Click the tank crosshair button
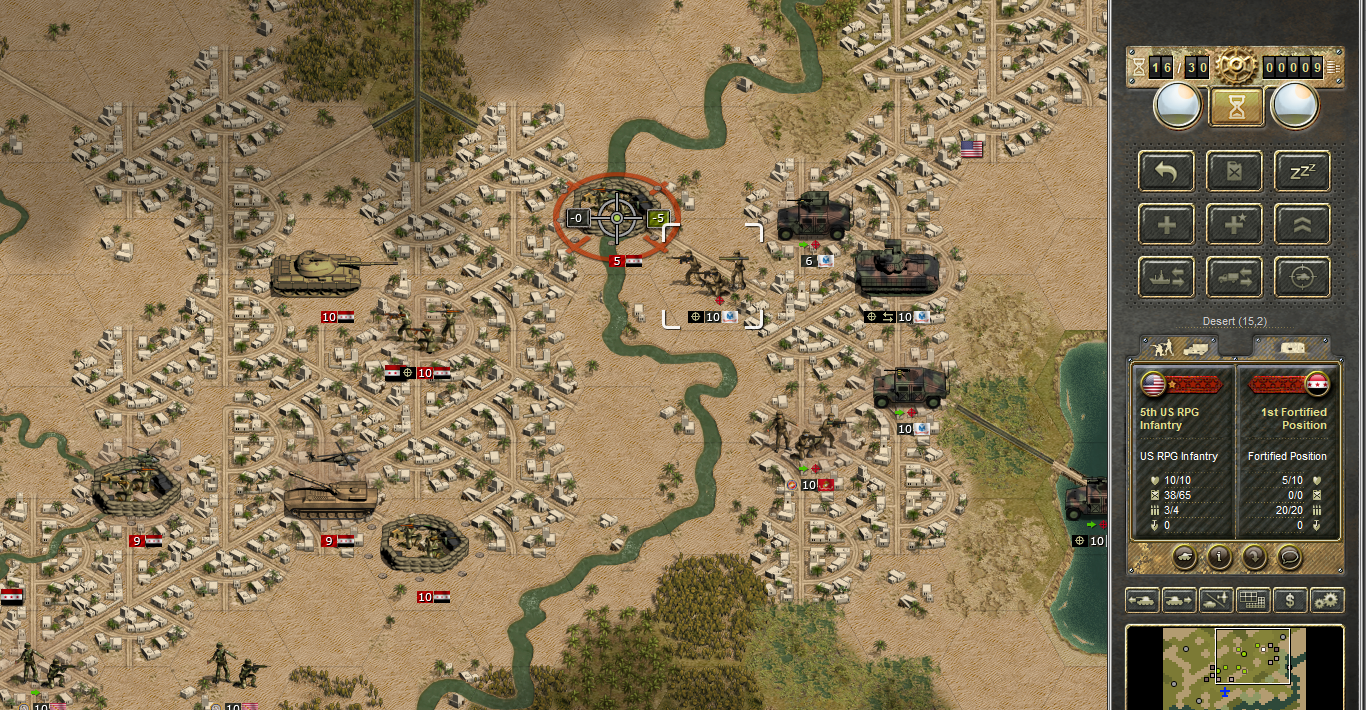This screenshot has height=710, width=1366. pyautogui.click(x=1302, y=276)
